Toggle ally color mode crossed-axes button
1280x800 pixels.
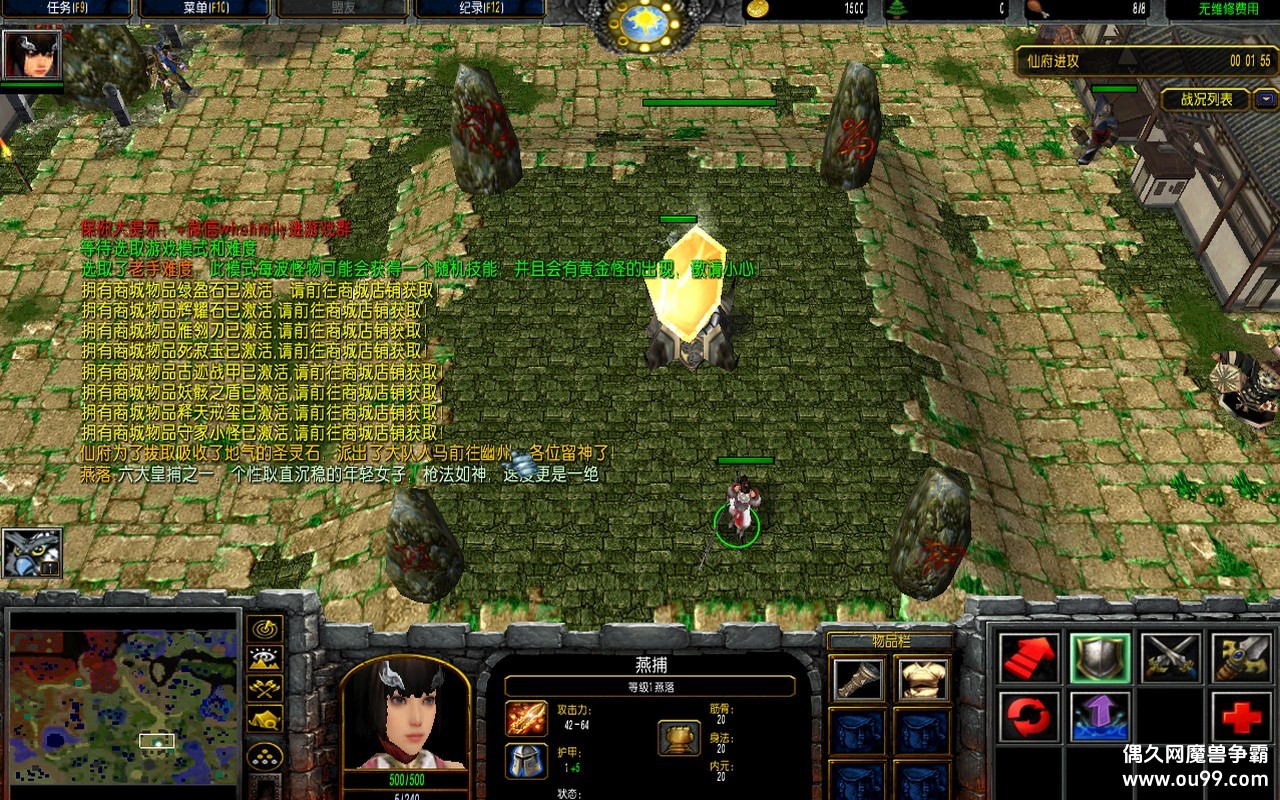click(x=265, y=688)
